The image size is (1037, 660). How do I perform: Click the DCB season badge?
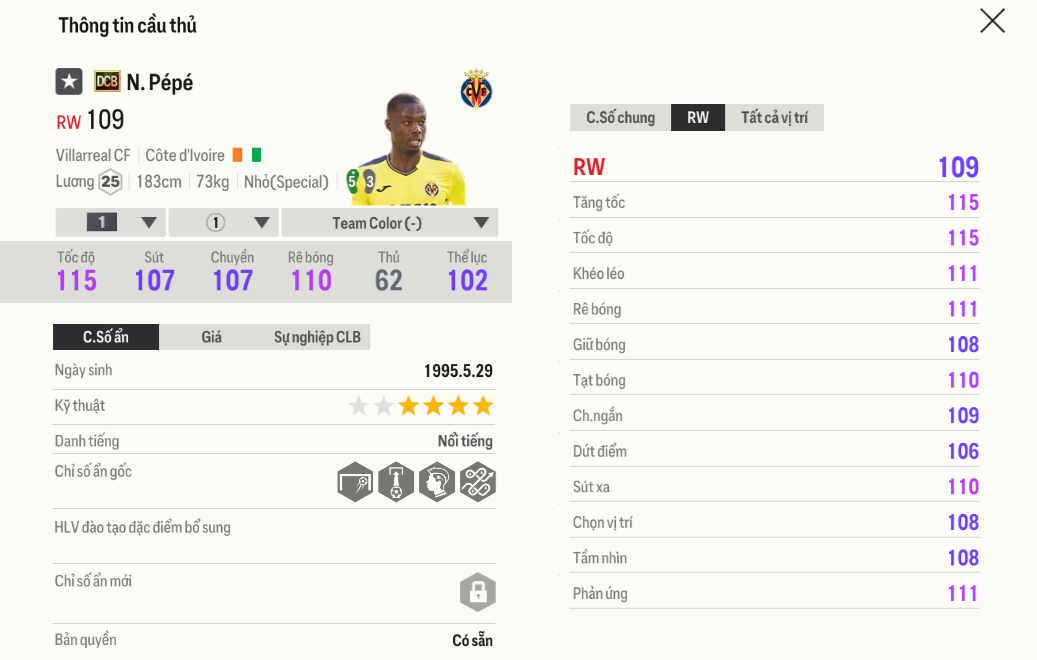(x=107, y=82)
